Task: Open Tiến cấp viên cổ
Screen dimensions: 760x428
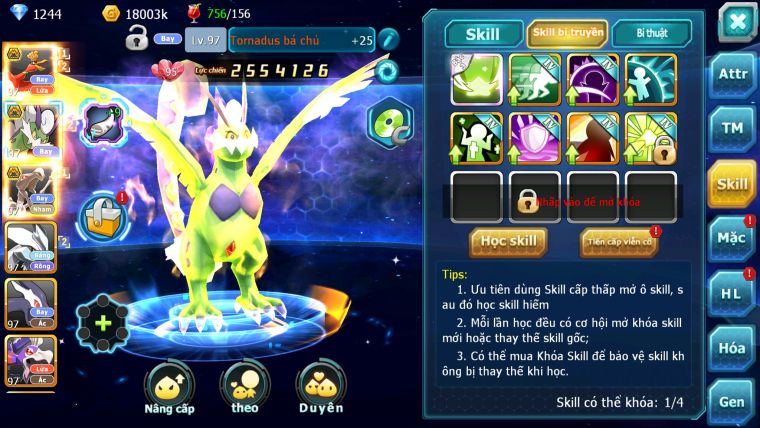Action: coord(618,242)
